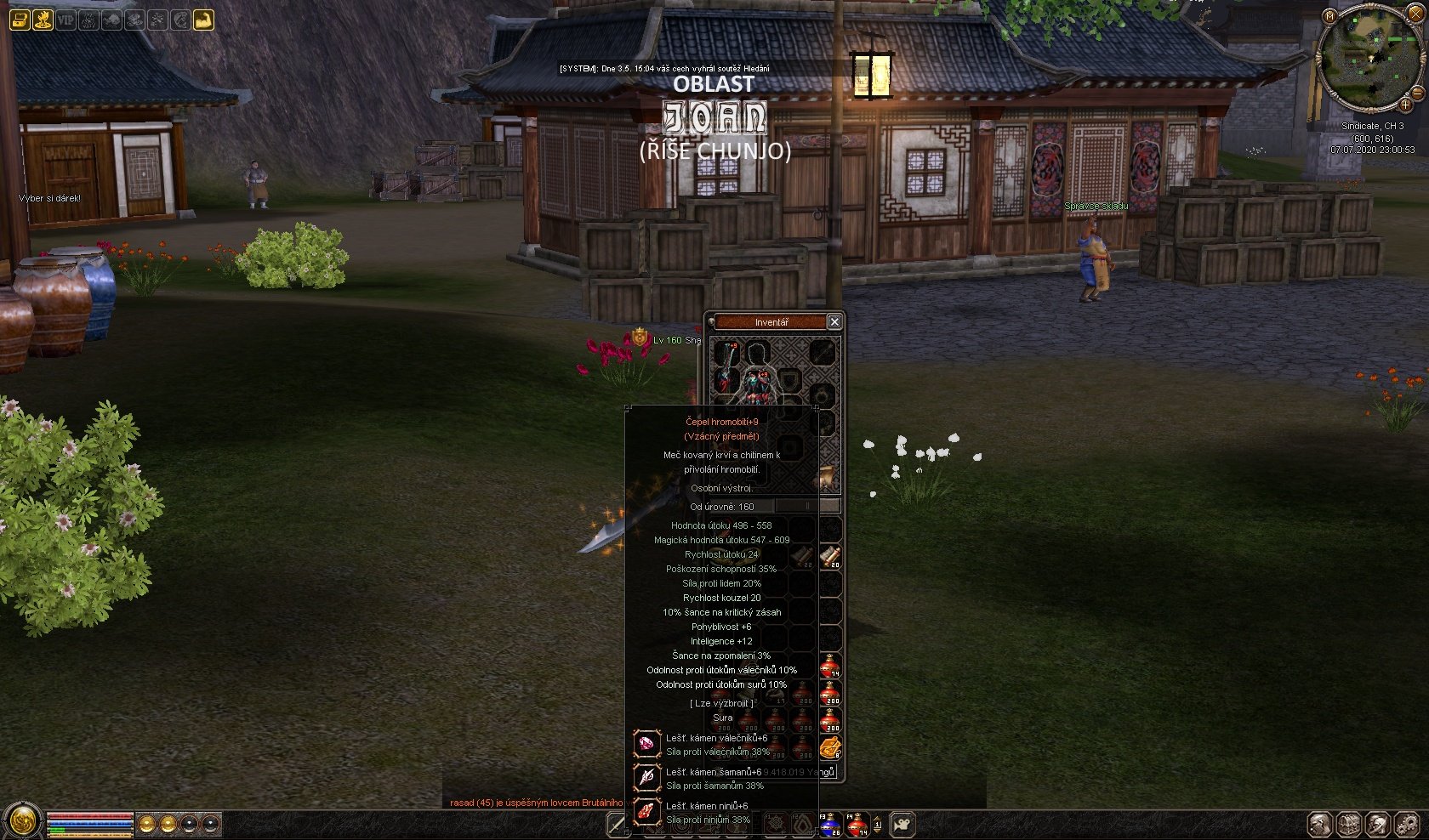Use the blue mana potion in quickslot F3

click(x=829, y=824)
